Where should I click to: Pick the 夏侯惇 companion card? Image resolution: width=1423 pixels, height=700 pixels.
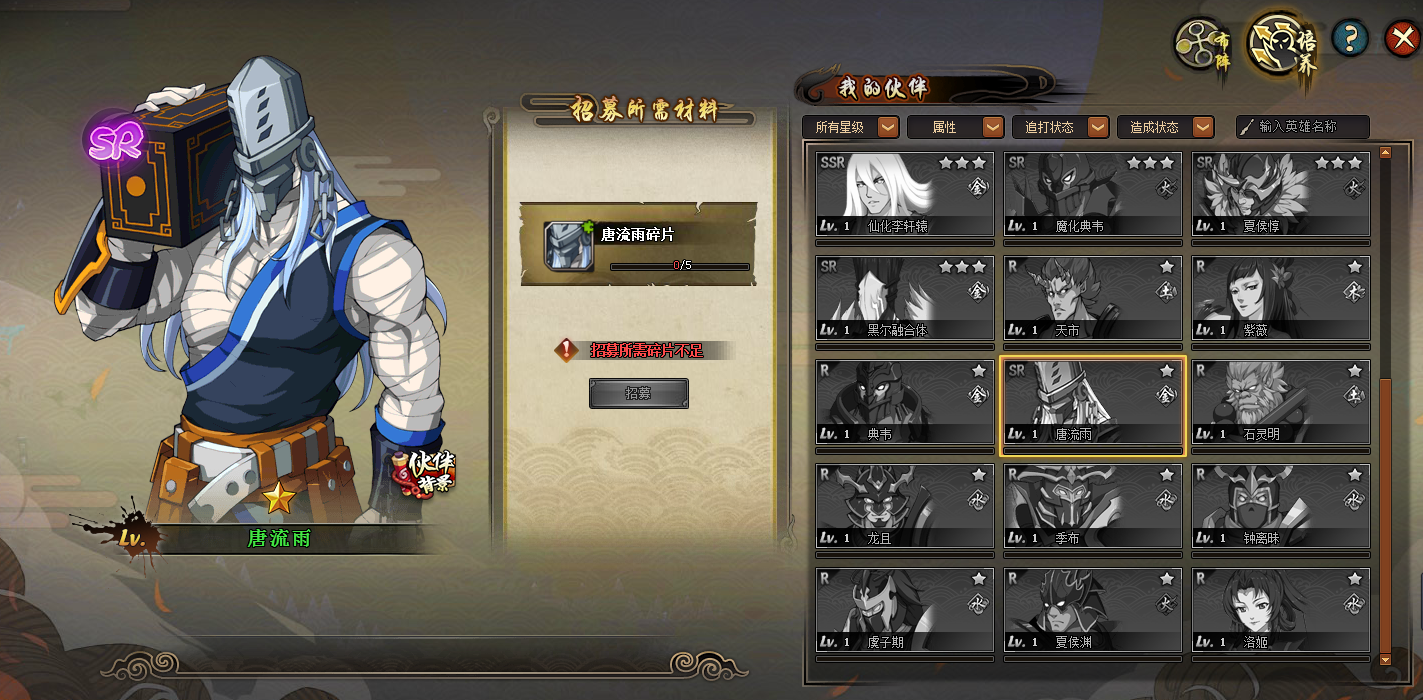coord(1281,194)
